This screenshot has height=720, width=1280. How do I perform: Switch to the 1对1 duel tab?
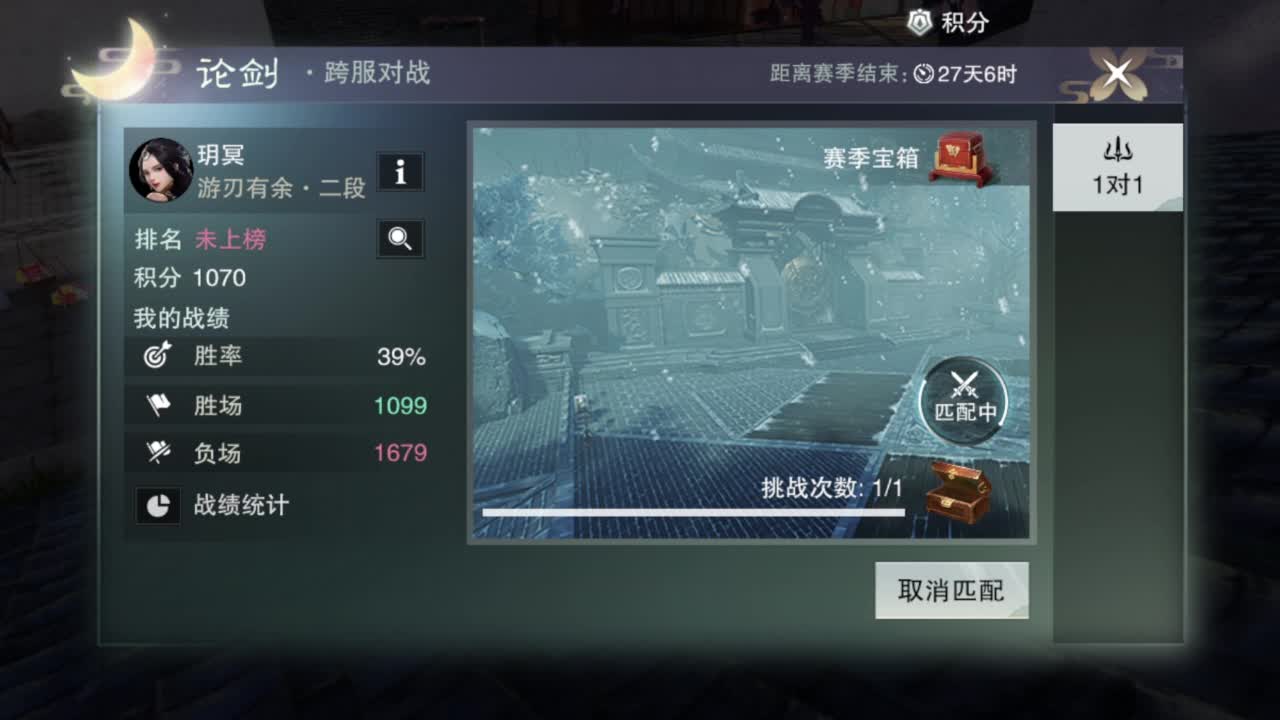tap(1117, 167)
